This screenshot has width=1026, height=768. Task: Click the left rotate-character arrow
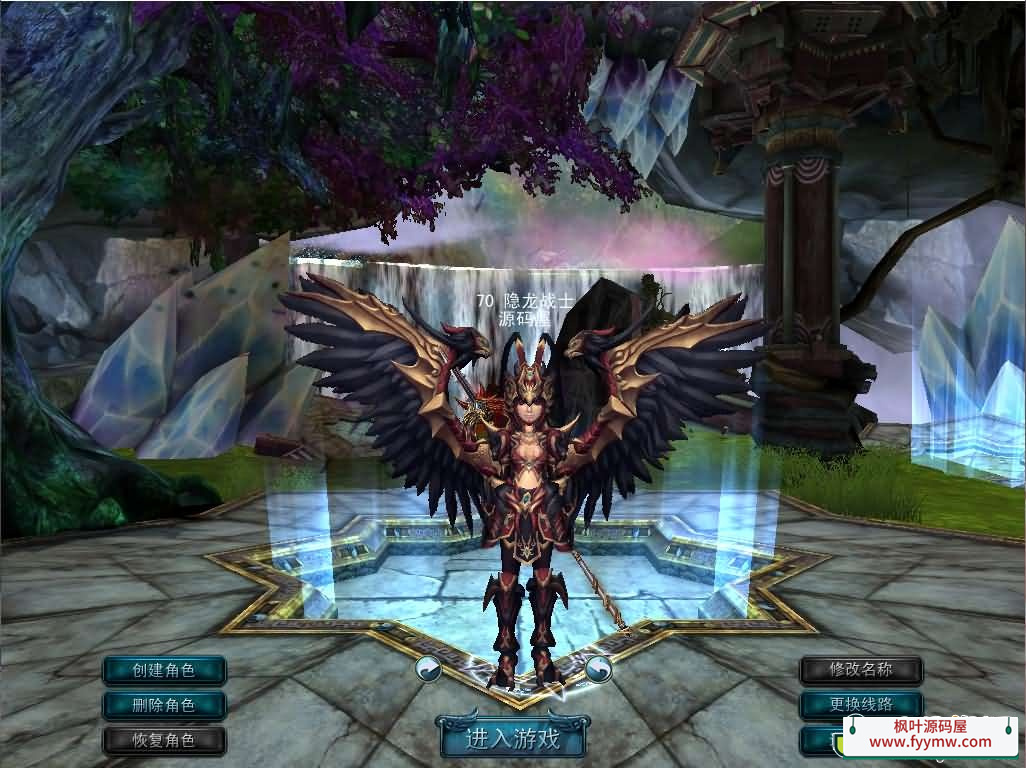point(429,668)
